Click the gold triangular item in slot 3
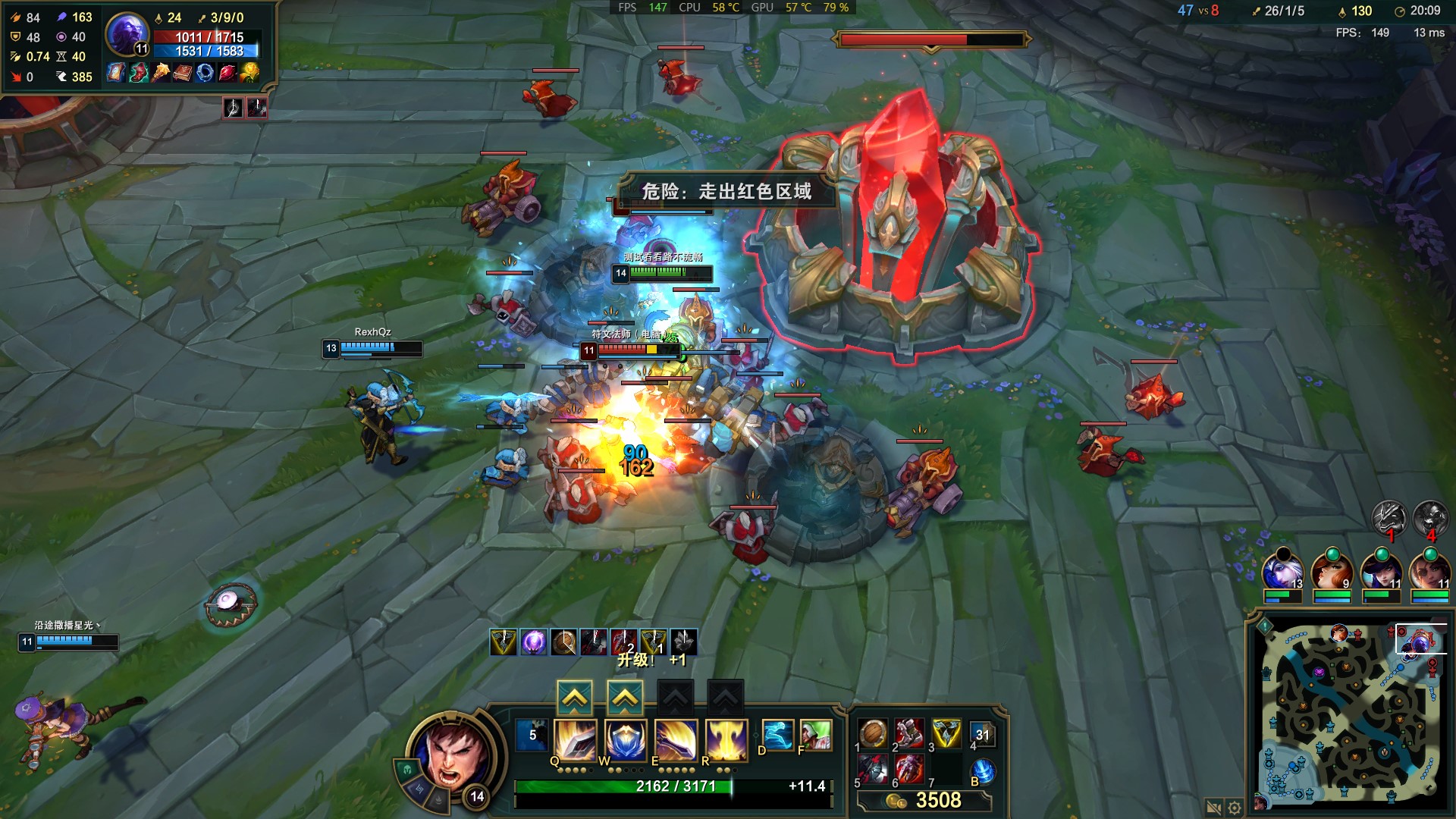This screenshot has width=1456, height=819. coord(946,733)
